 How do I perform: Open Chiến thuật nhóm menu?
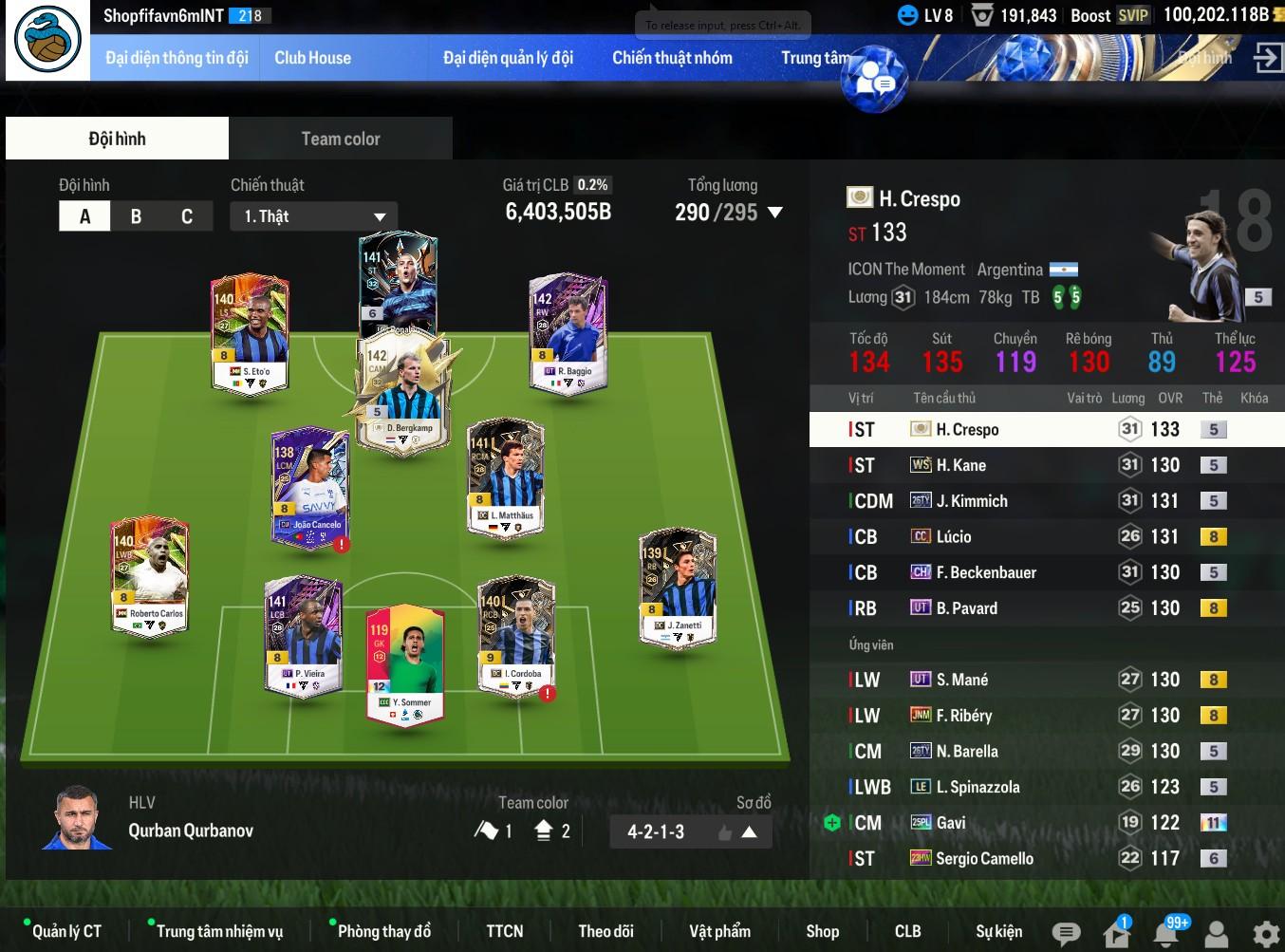(x=672, y=58)
